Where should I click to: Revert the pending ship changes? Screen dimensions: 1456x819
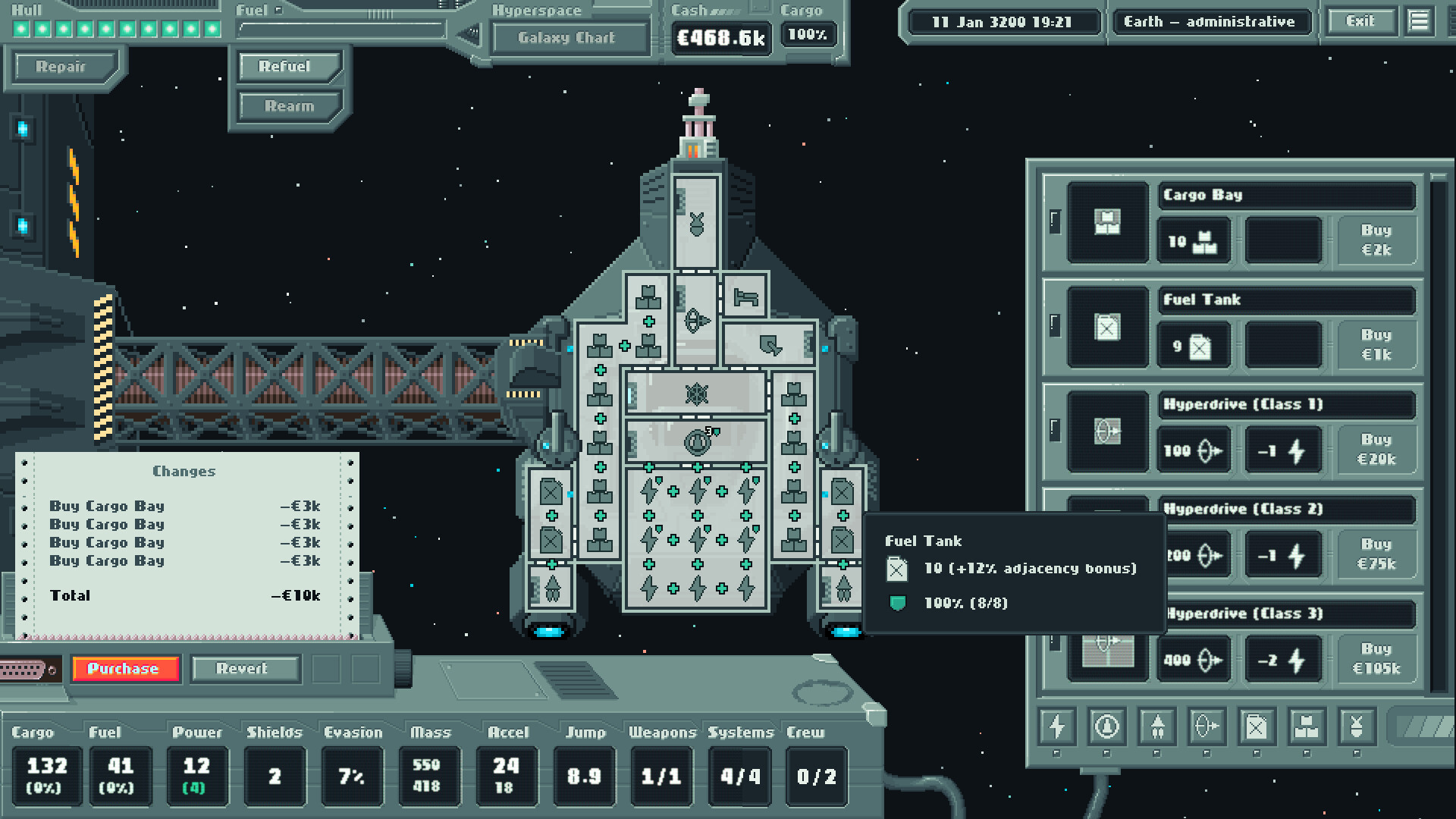tap(241, 669)
